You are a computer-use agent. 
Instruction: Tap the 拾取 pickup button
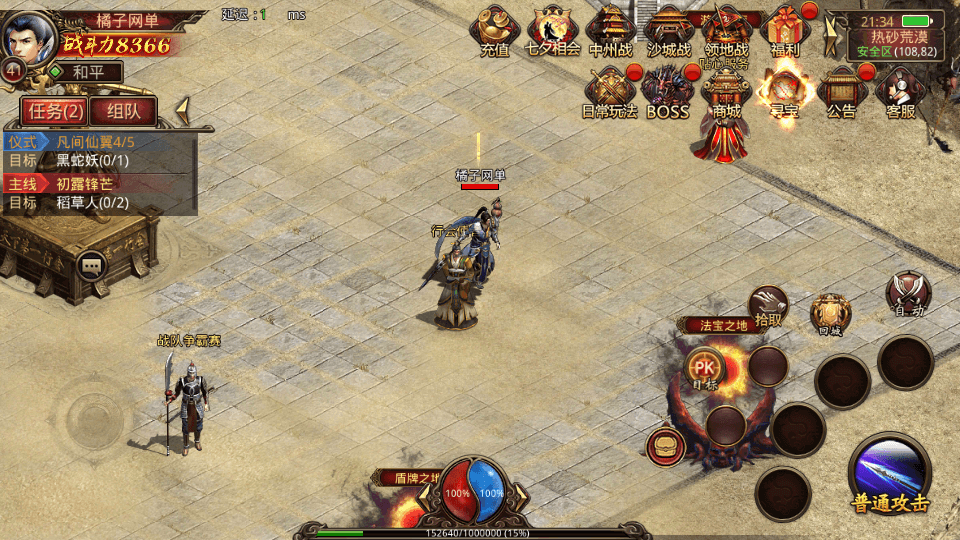(768, 306)
